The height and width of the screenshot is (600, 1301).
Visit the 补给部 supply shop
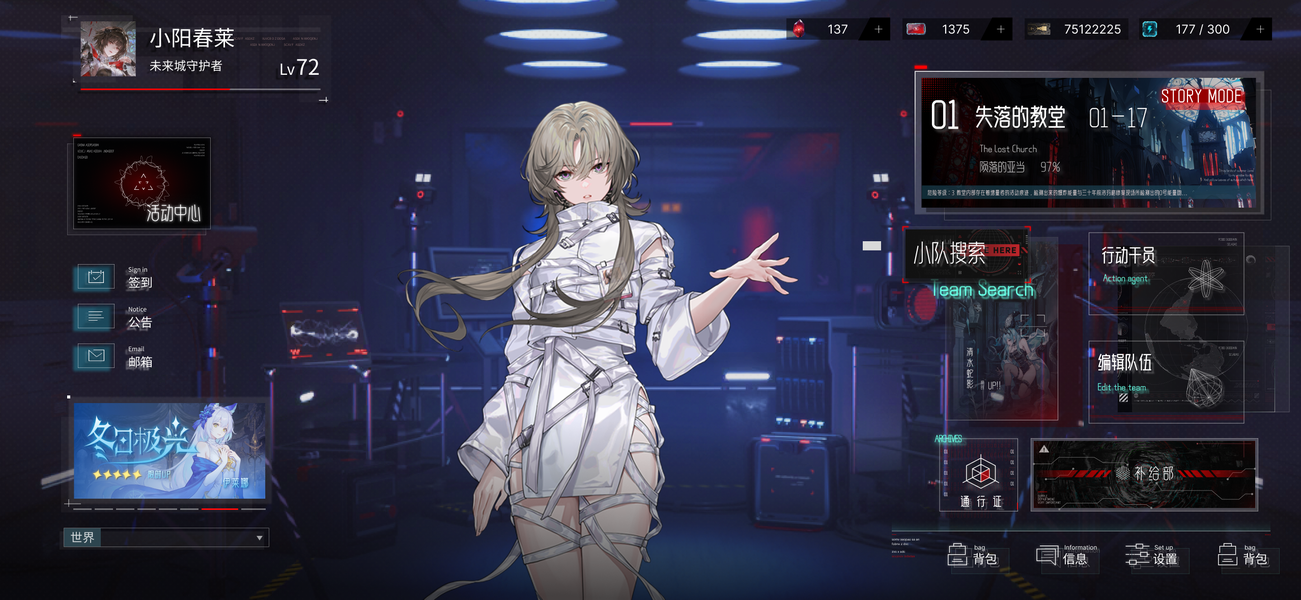1144,474
